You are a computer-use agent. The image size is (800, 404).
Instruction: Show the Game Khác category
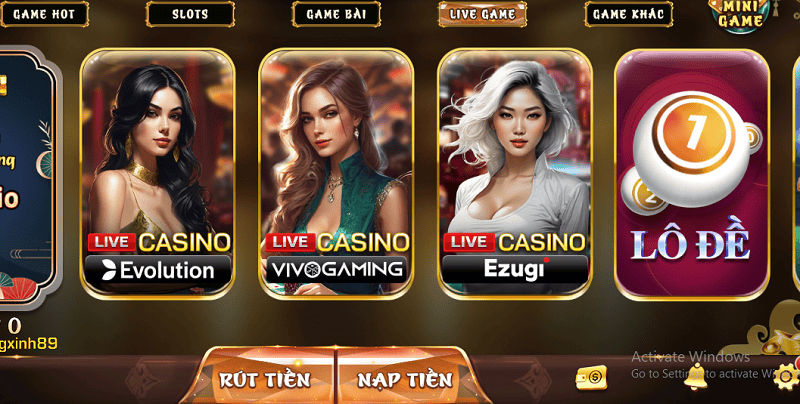click(630, 14)
